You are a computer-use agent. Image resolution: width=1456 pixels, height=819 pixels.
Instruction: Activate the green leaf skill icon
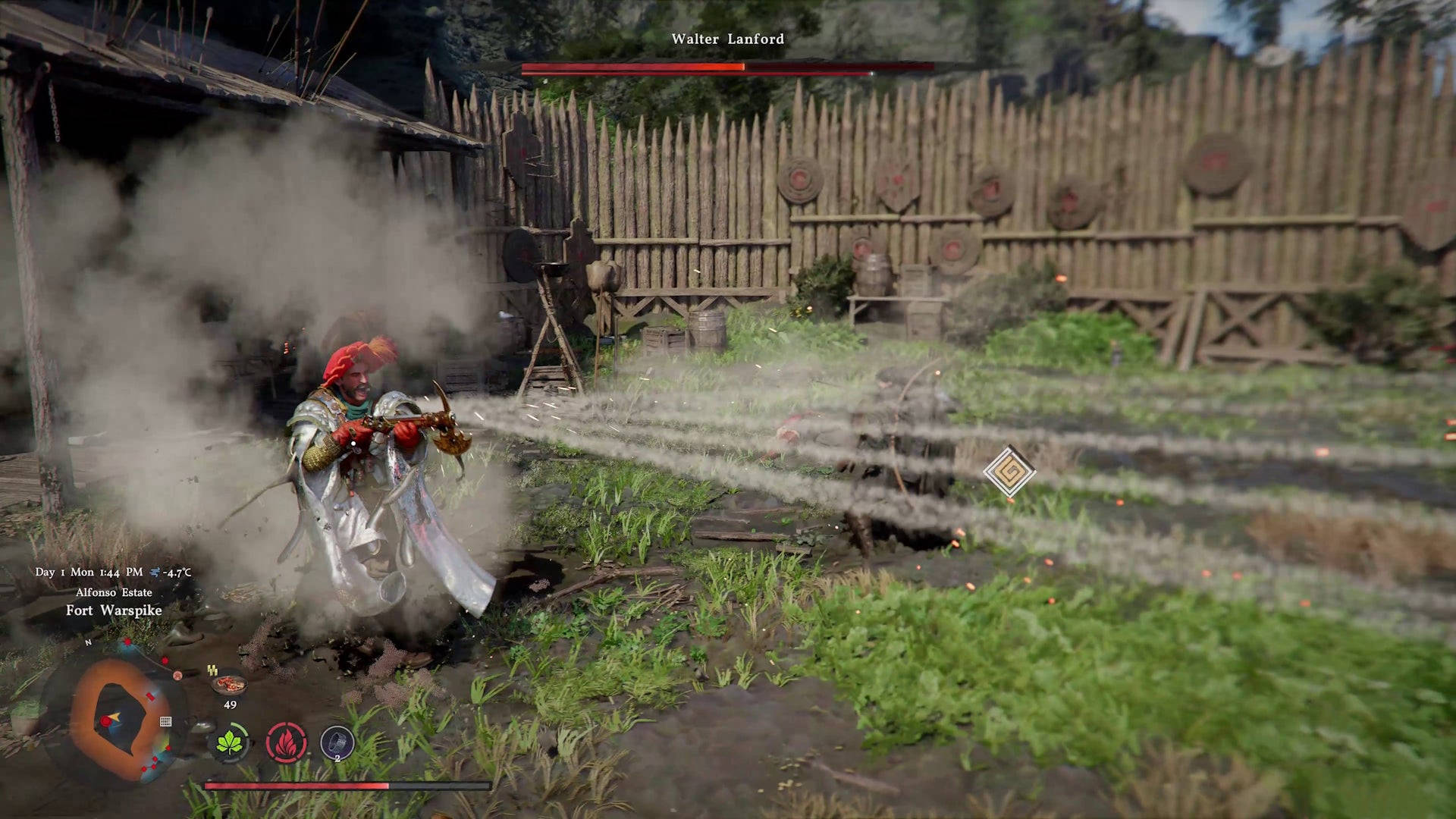click(229, 742)
